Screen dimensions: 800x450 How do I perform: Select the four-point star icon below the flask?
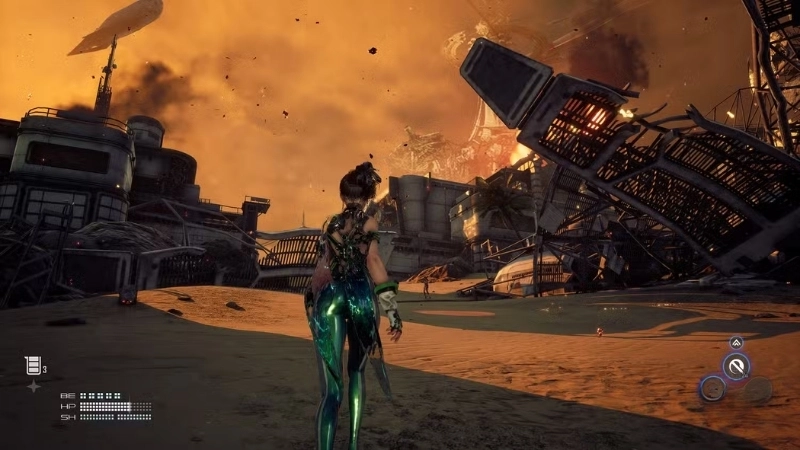[33, 385]
